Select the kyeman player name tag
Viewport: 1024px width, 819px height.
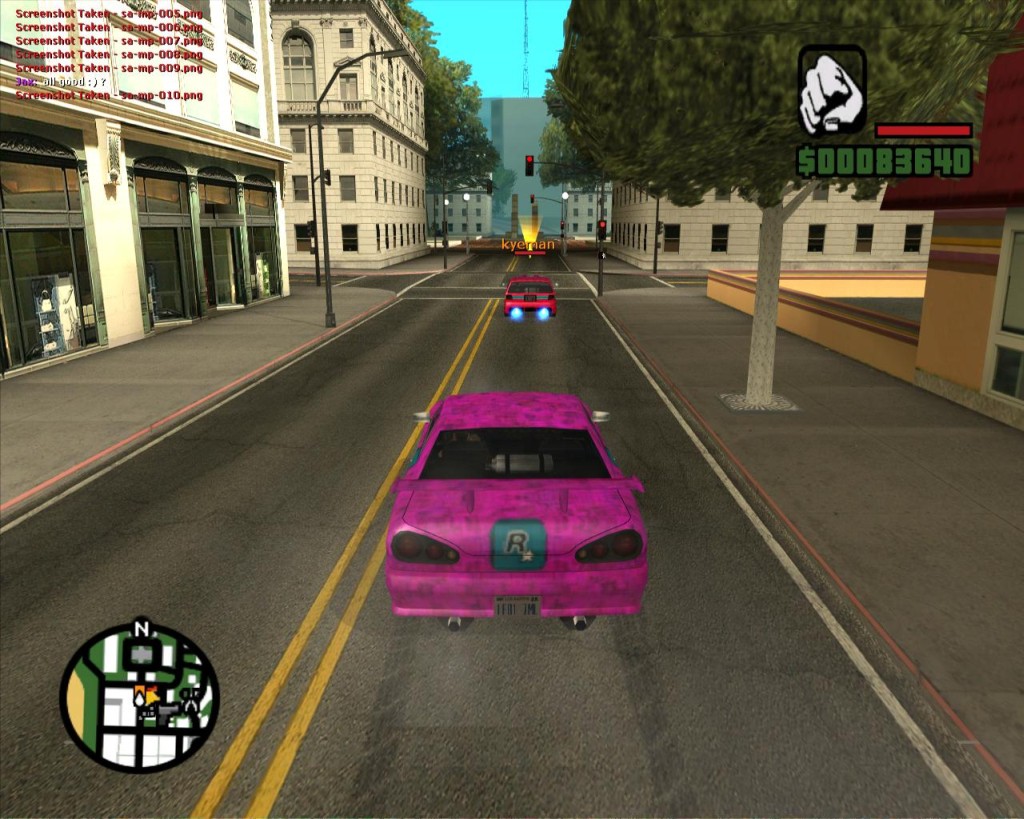coord(528,245)
